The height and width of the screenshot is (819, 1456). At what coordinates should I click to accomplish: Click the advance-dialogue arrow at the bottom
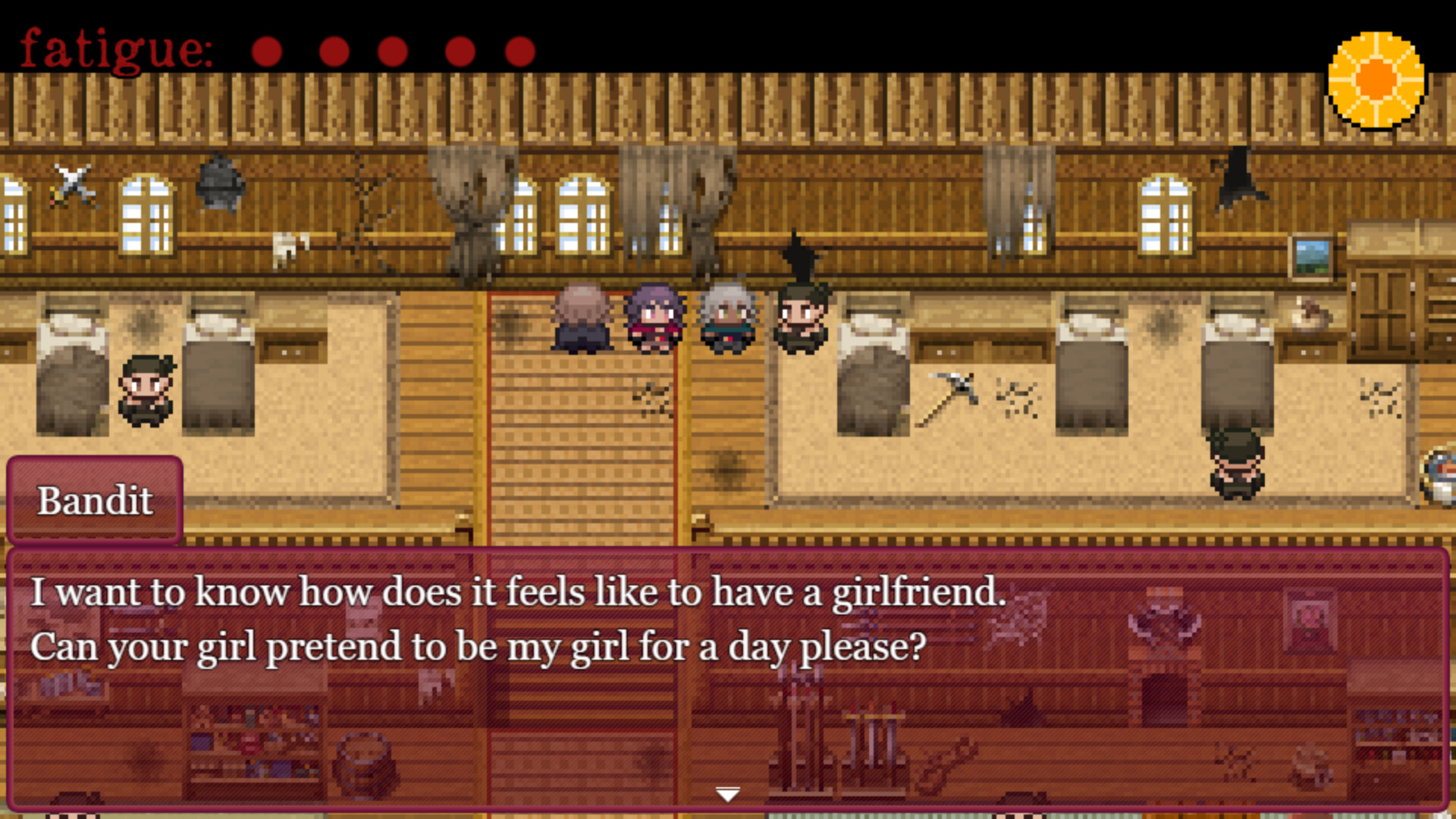[x=727, y=793]
